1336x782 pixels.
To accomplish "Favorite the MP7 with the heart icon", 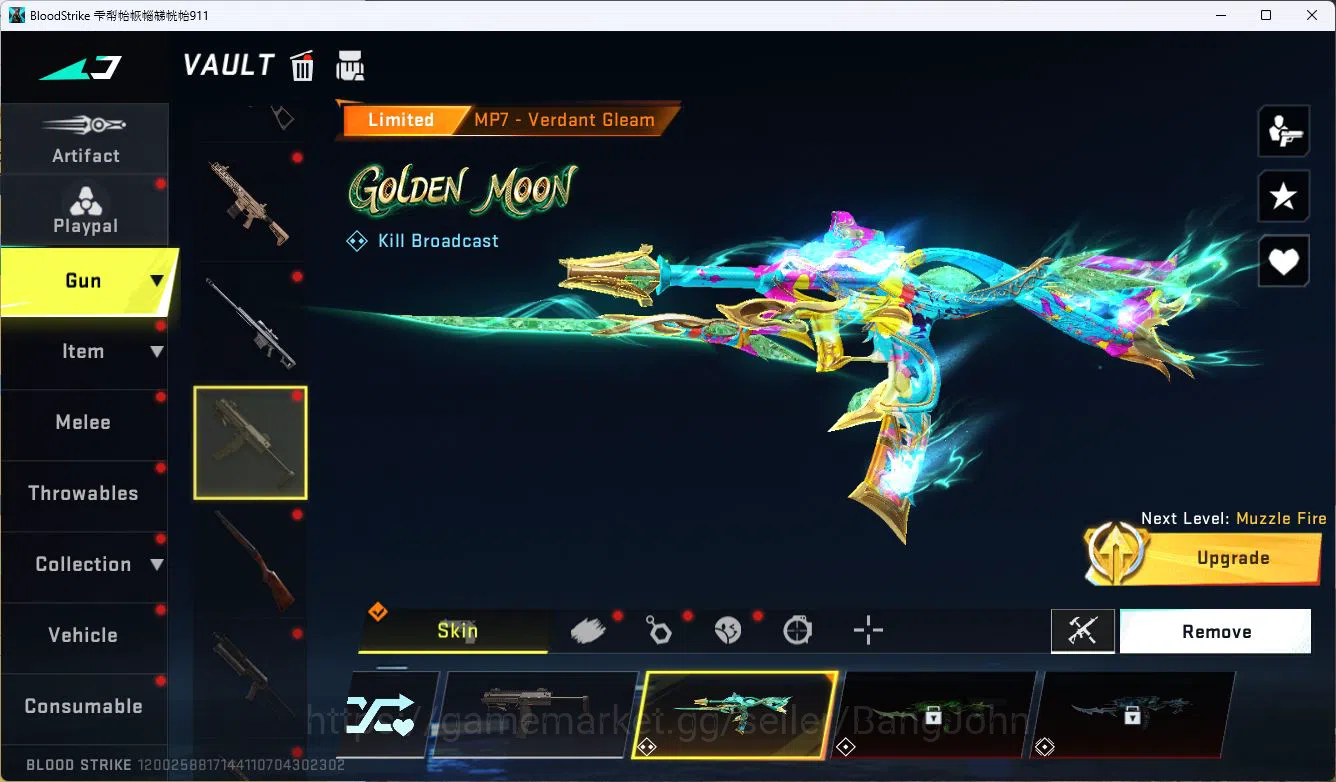I will point(1283,261).
